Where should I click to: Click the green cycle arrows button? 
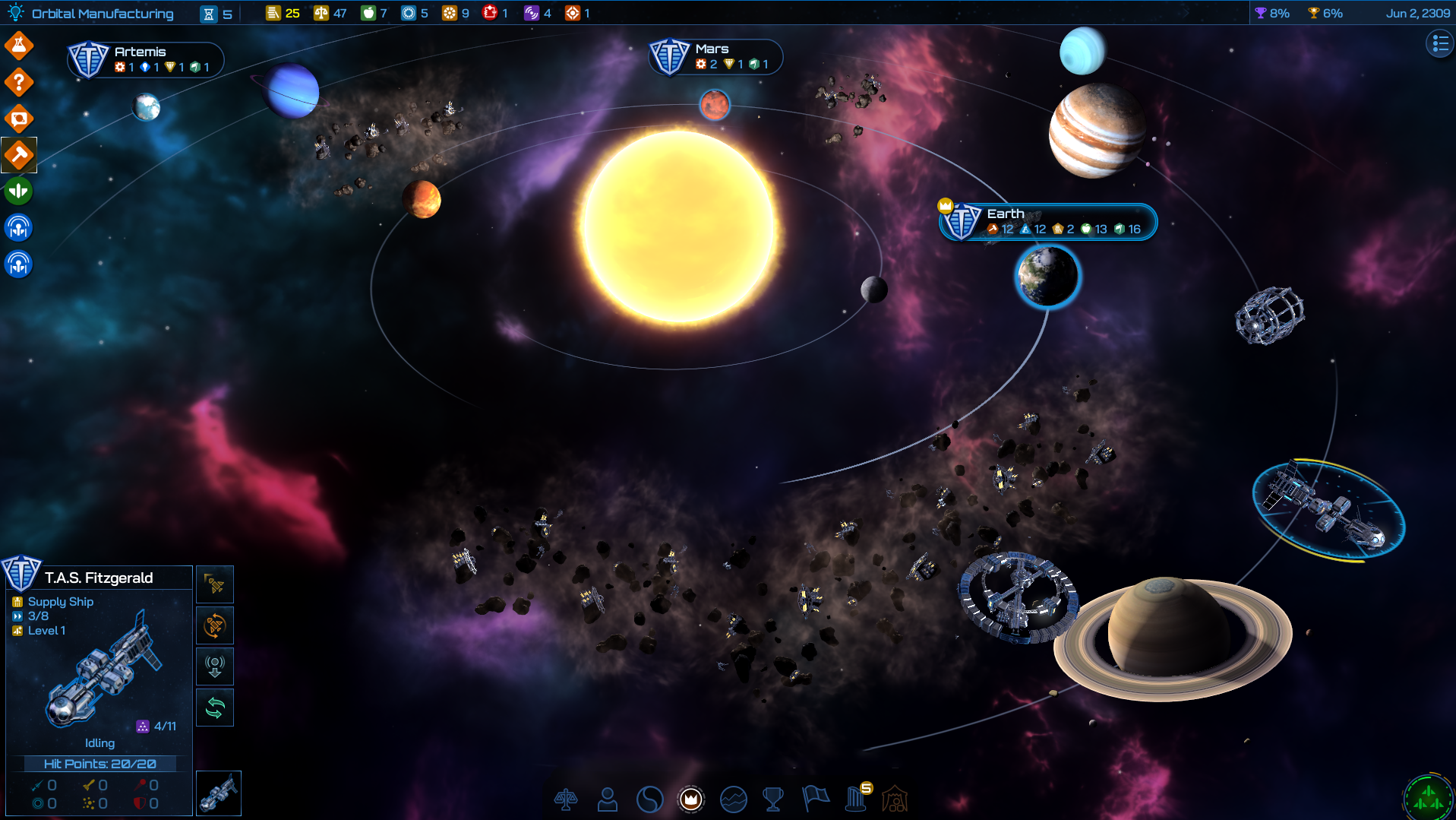[x=215, y=708]
